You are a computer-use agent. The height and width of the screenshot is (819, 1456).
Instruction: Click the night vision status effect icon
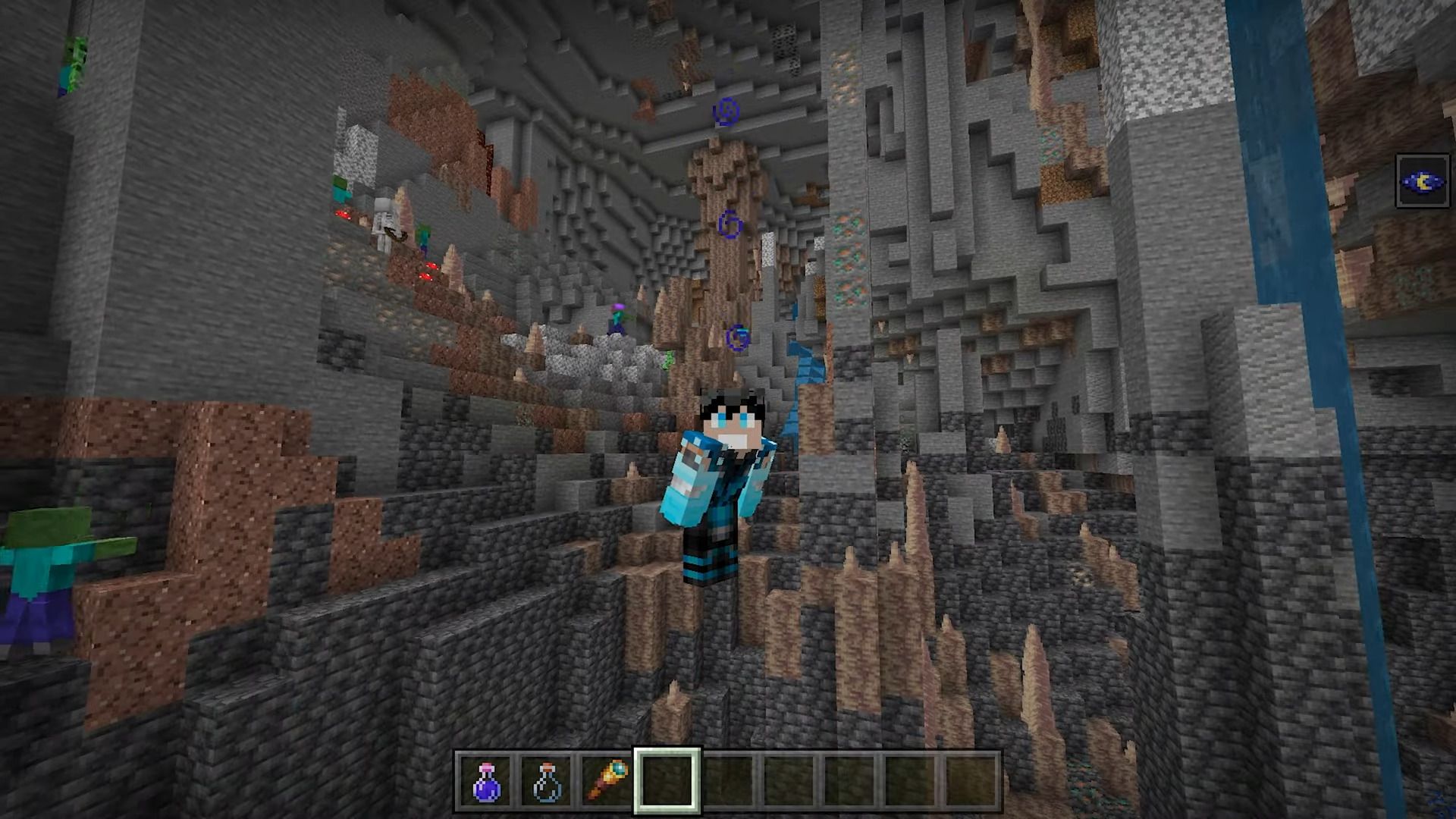pyautogui.click(x=1423, y=181)
